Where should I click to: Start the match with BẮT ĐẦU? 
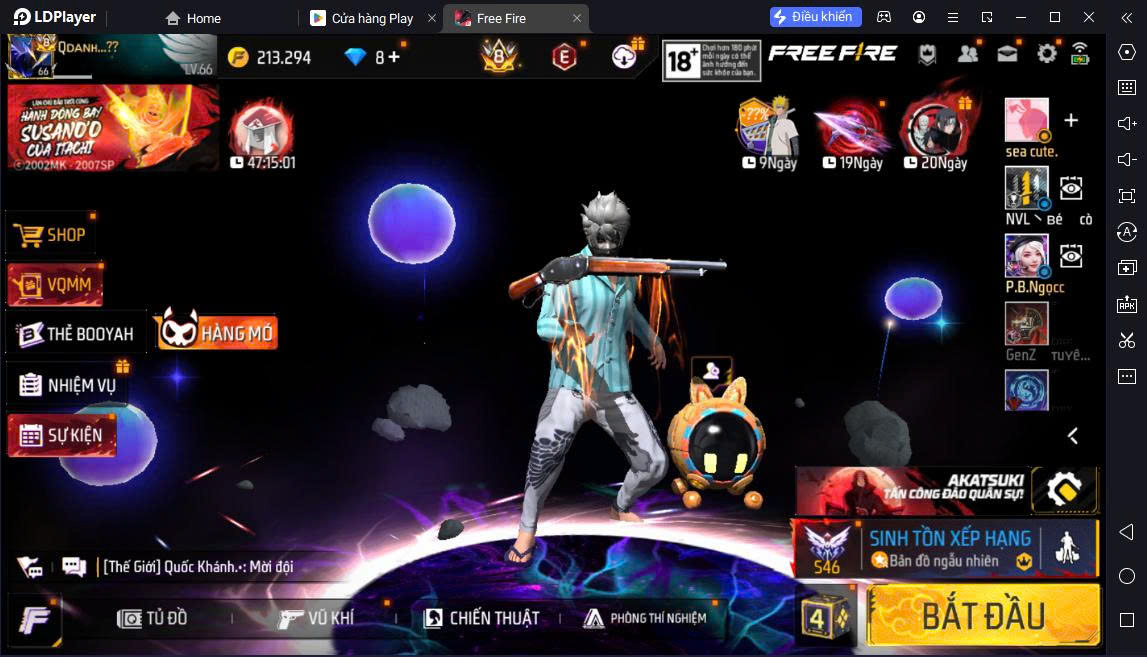tap(983, 615)
